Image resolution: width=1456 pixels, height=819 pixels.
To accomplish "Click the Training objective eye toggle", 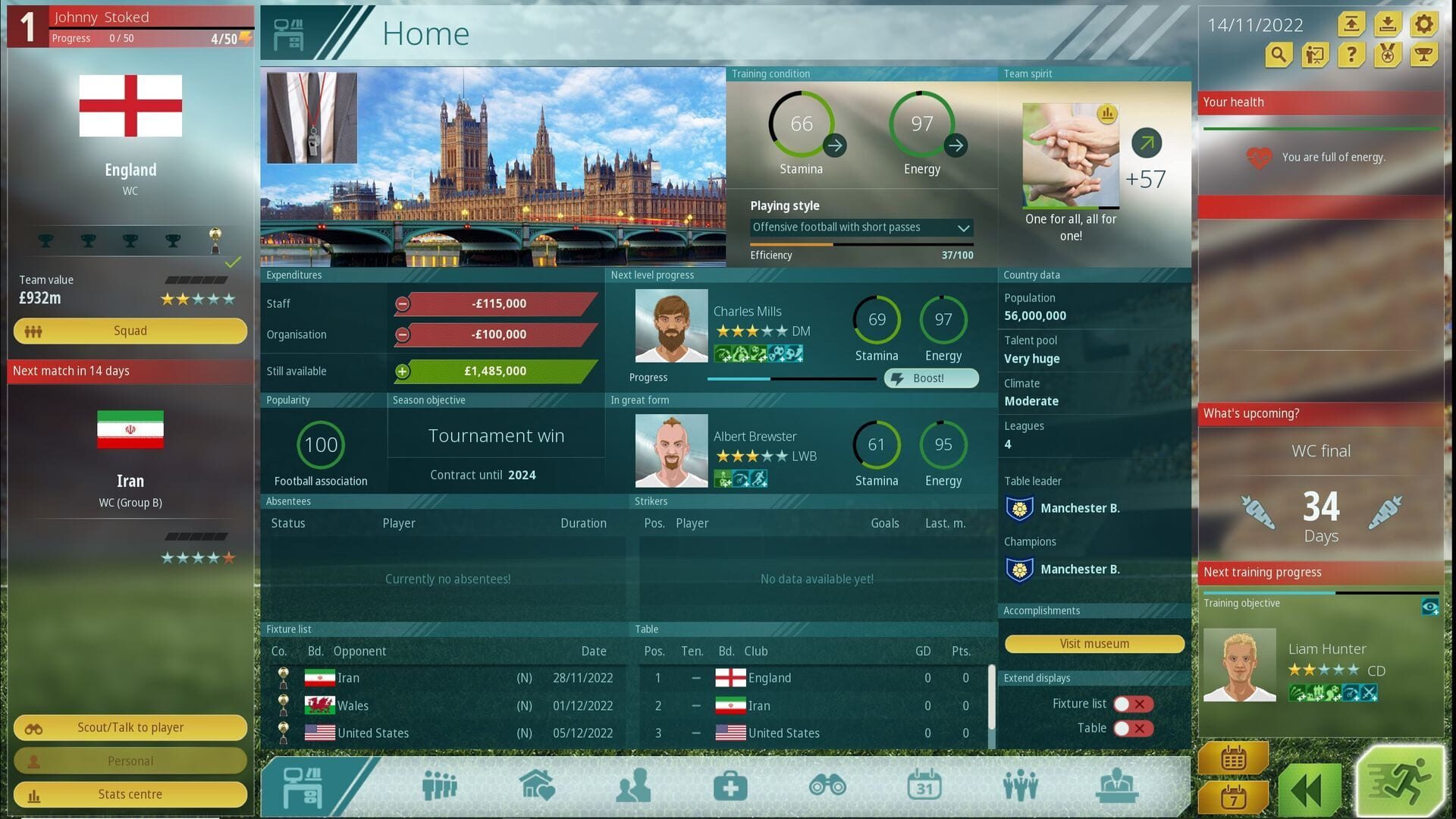I will tap(1431, 605).
